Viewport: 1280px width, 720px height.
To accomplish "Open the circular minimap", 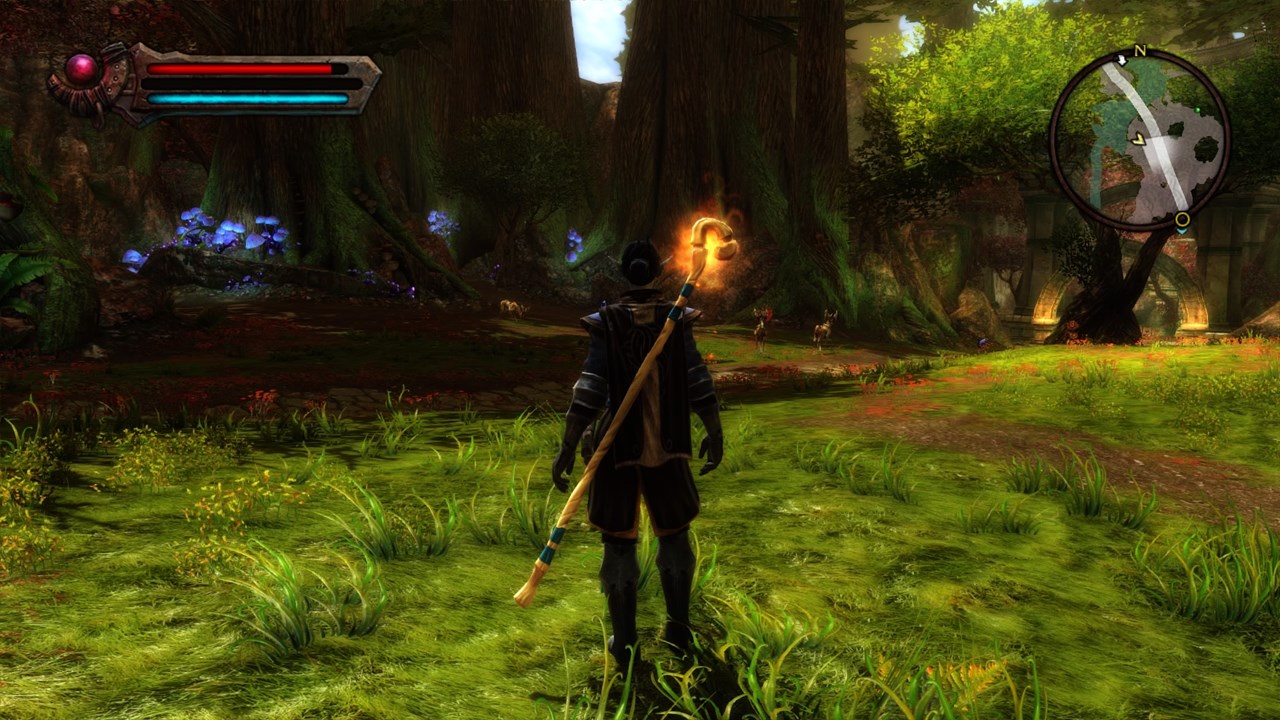I will point(1140,139).
